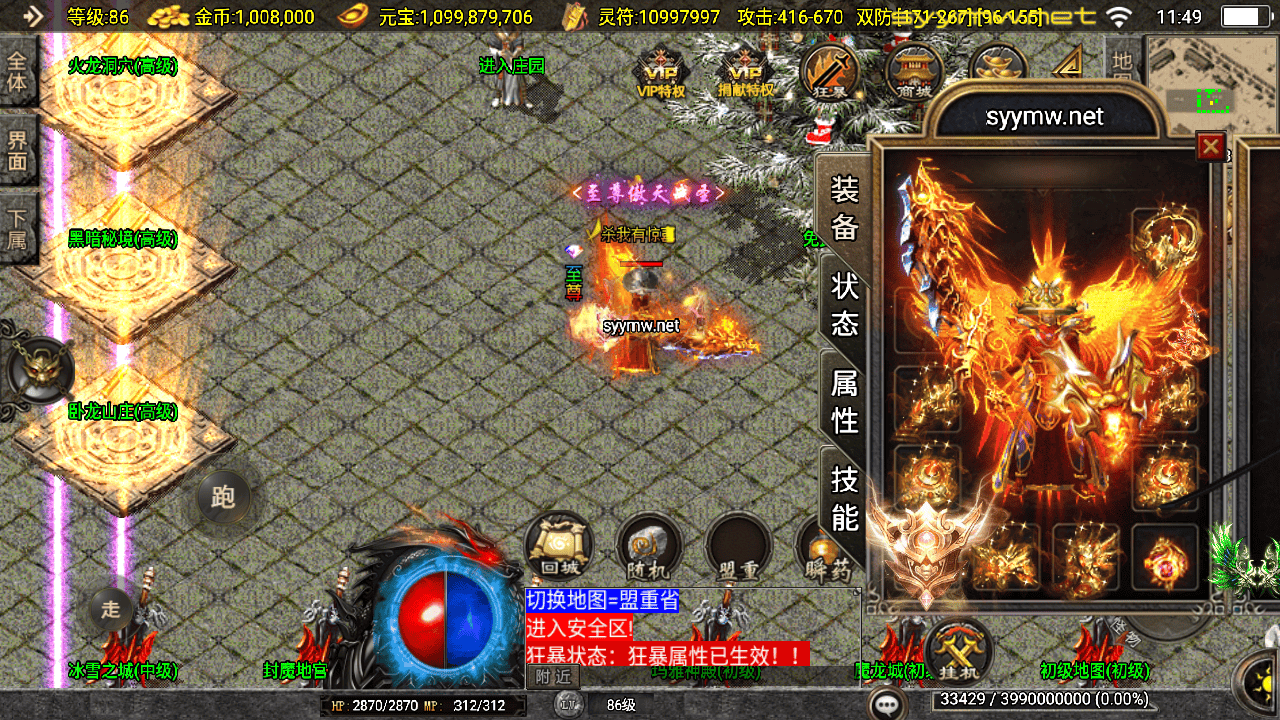The height and width of the screenshot is (720, 1280).
Task: Switch to 跑 run mode
Action: pos(223,496)
